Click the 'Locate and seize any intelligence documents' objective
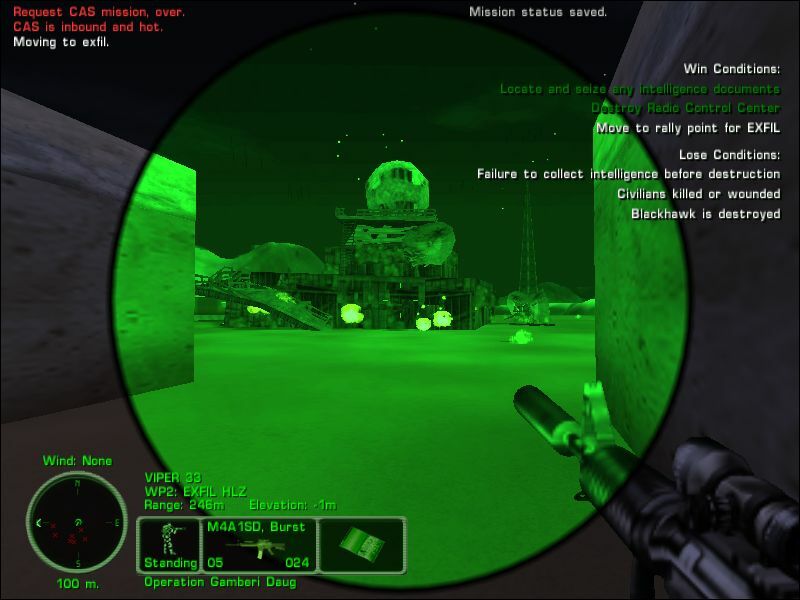The height and width of the screenshot is (600, 800). [640, 89]
